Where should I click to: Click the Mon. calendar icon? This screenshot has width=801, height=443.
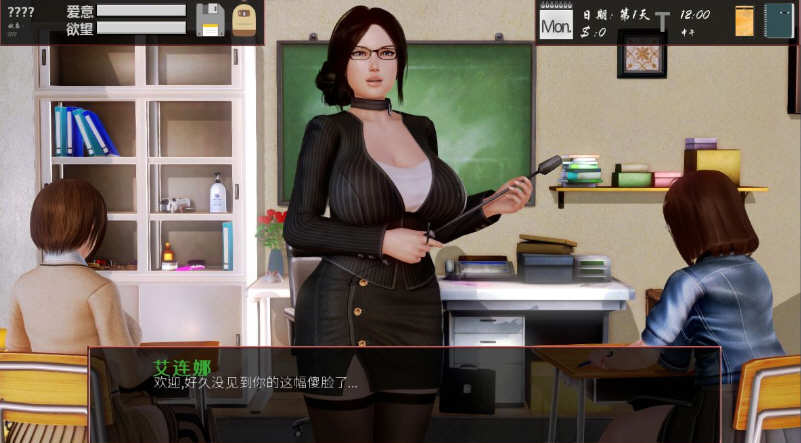(x=556, y=22)
